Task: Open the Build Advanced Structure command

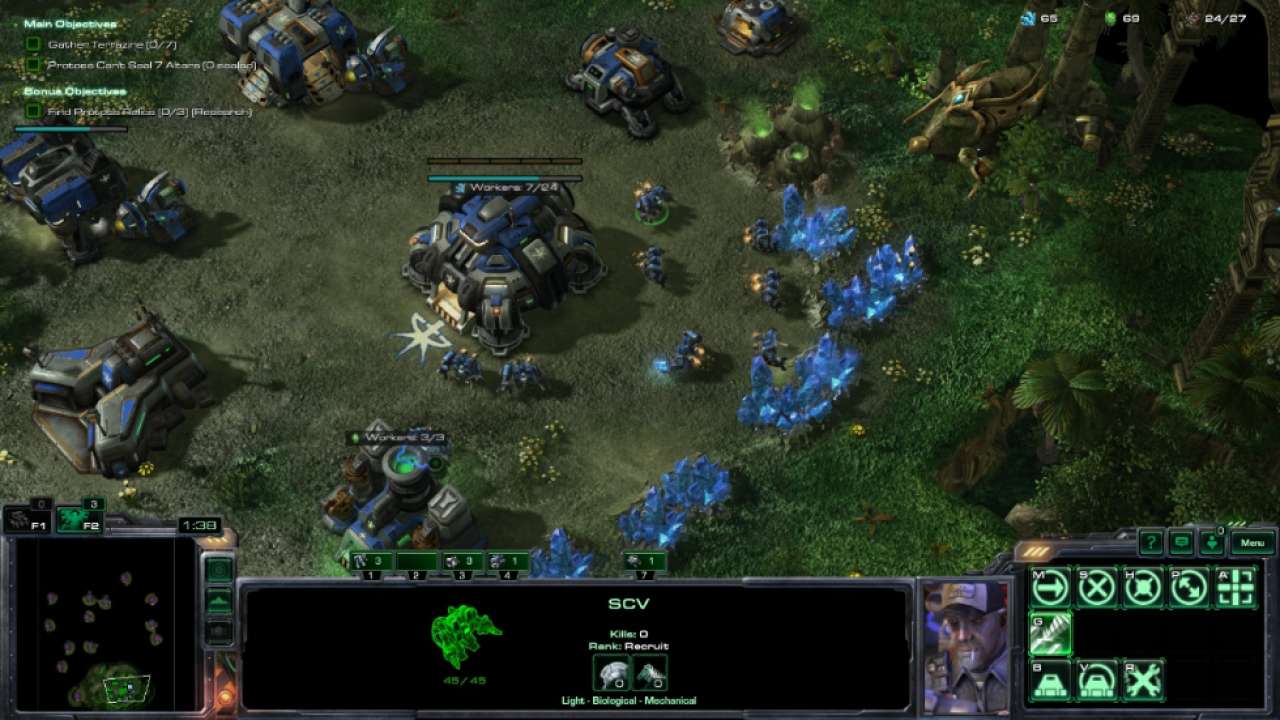Action: click(1095, 680)
